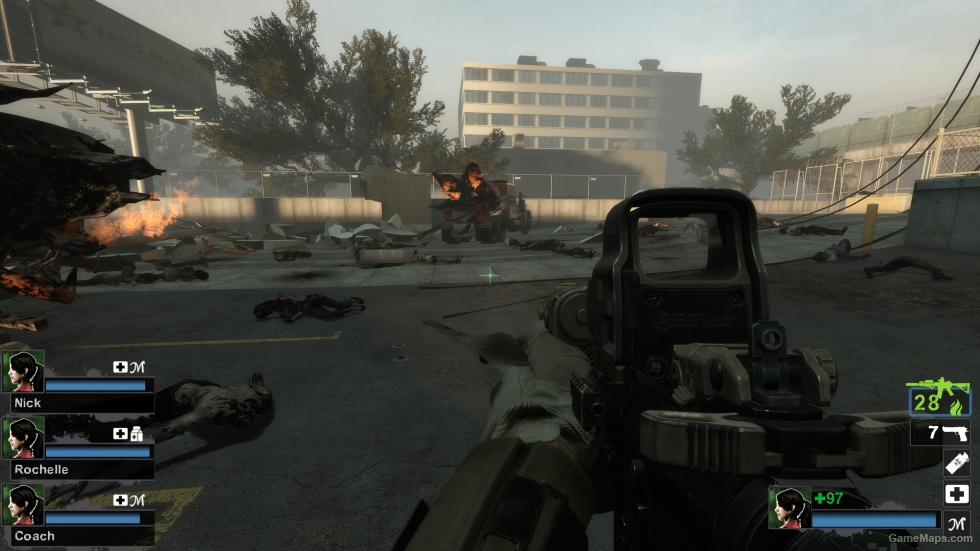Switch to the pistol weapon slot
This screenshot has height=551, width=980.
[x=941, y=433]
